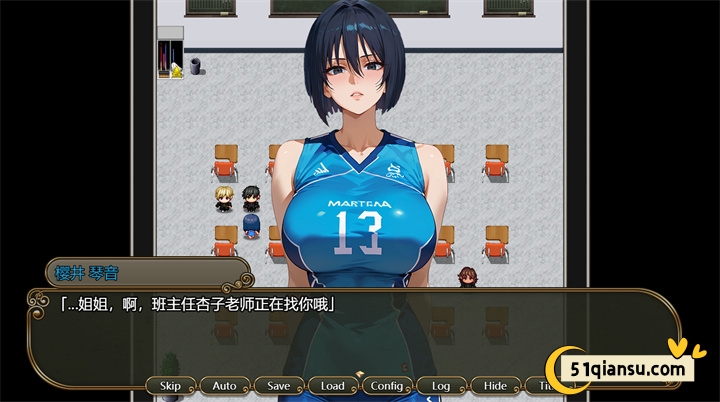Click the Skip button
The image size is (720, 402).
(x=170, y=386)
